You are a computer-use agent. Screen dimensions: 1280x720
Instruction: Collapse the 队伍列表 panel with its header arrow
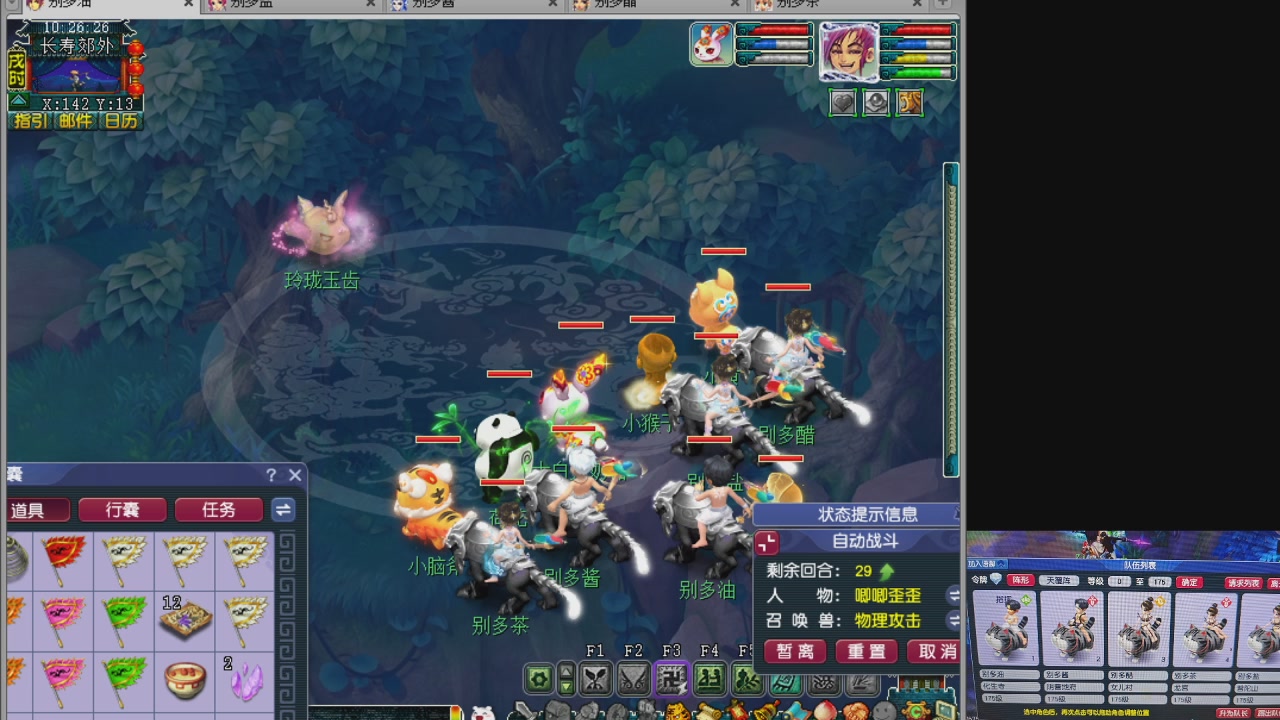pyautogui.click(x=1000, y=564)
